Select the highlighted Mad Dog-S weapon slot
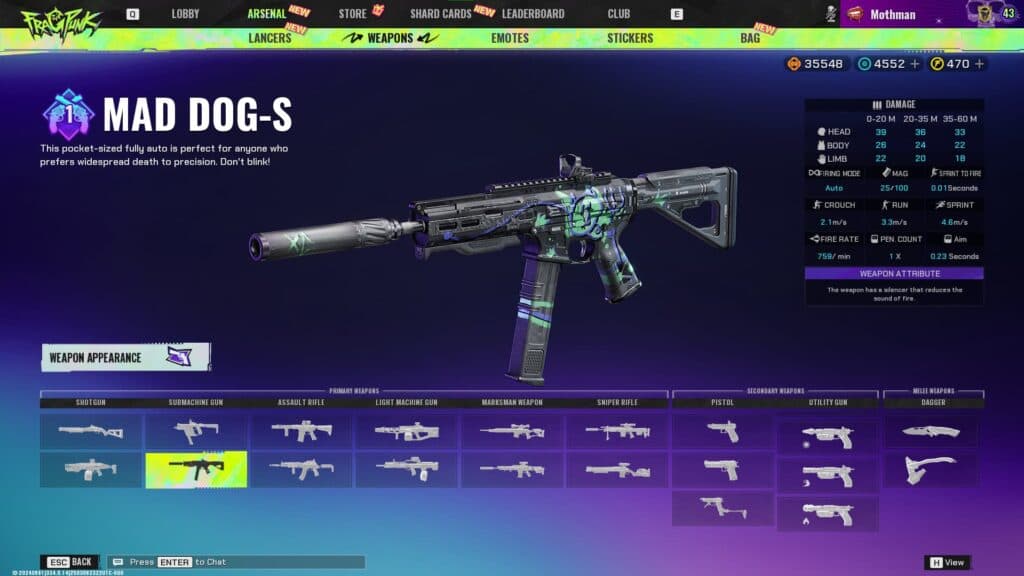The width and height of the screenshot is (1024, 576). [x=196, y=470]
